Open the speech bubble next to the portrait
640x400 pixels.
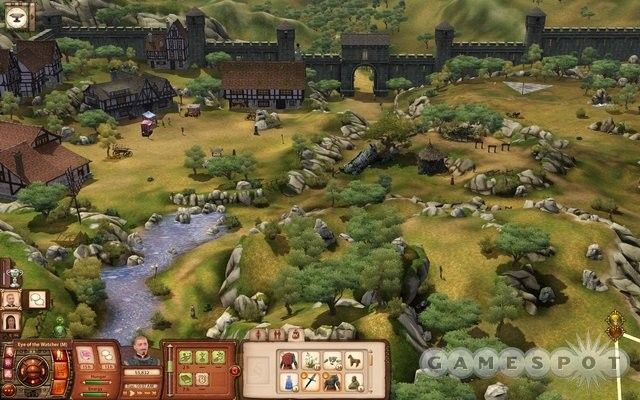click(36, 298)
